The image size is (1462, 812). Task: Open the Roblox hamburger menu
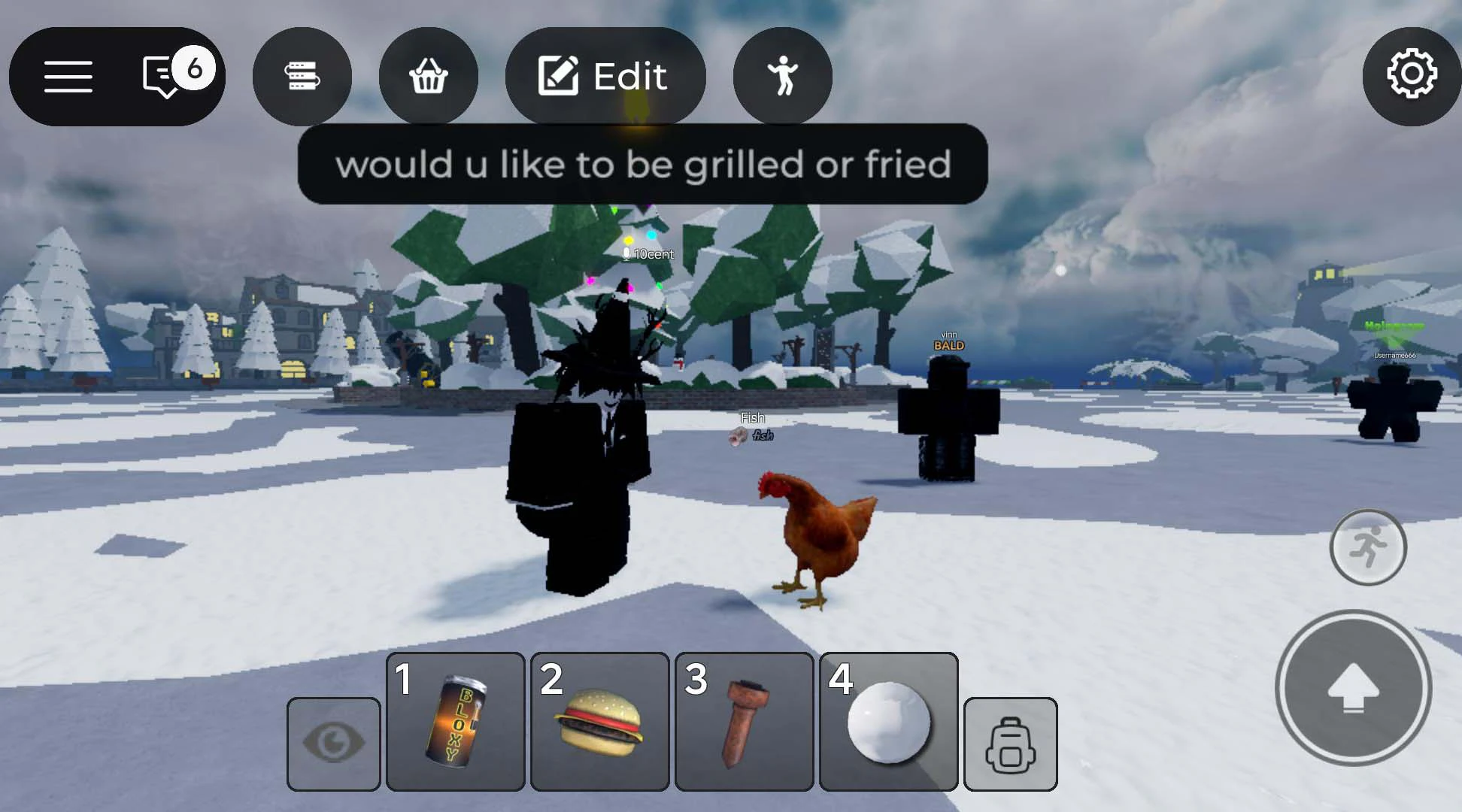[68, 76]
